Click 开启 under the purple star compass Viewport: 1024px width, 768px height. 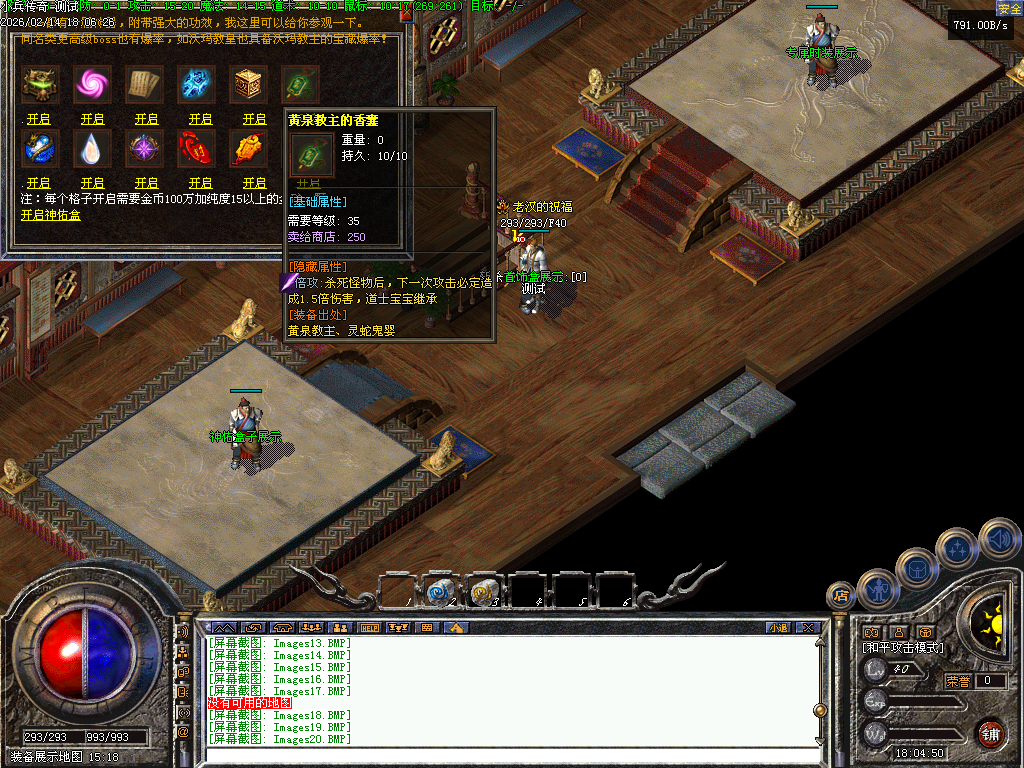pos(146,183)
